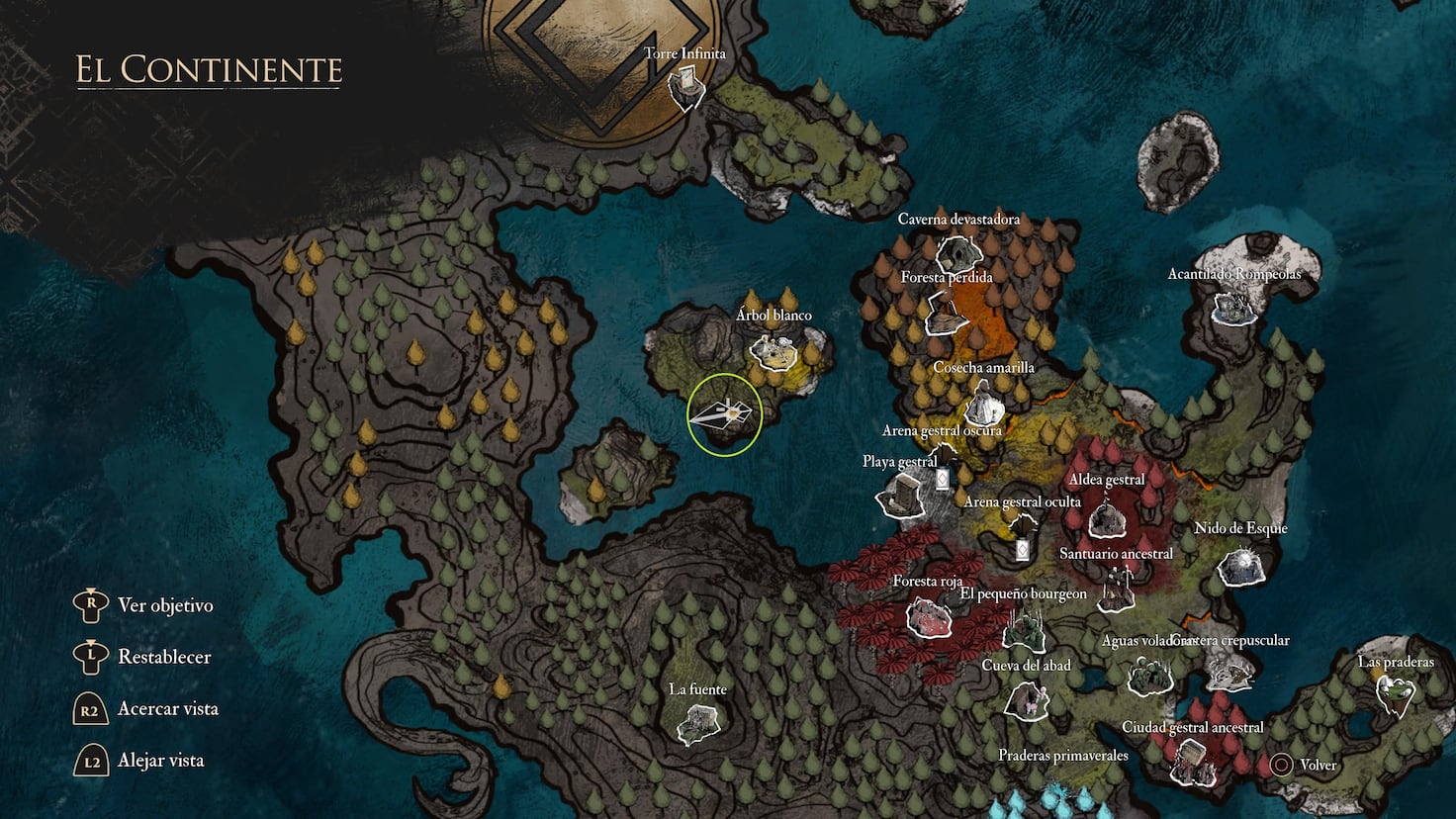Select the Santuario ancestral marker
The image size is (1456, 819).
tap(1116, 590)
